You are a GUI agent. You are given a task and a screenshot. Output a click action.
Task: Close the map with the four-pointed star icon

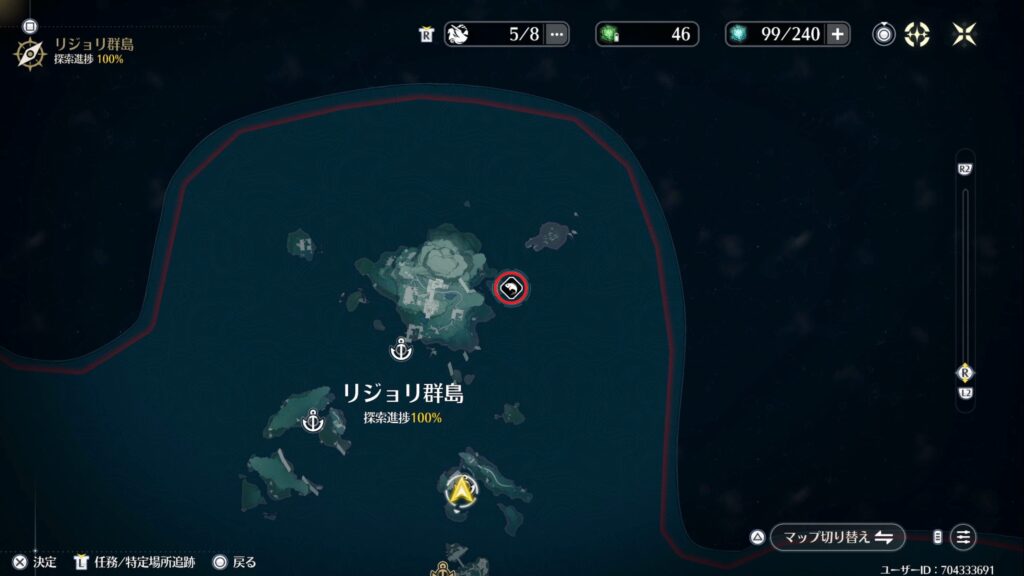click(x=964, y=34)
